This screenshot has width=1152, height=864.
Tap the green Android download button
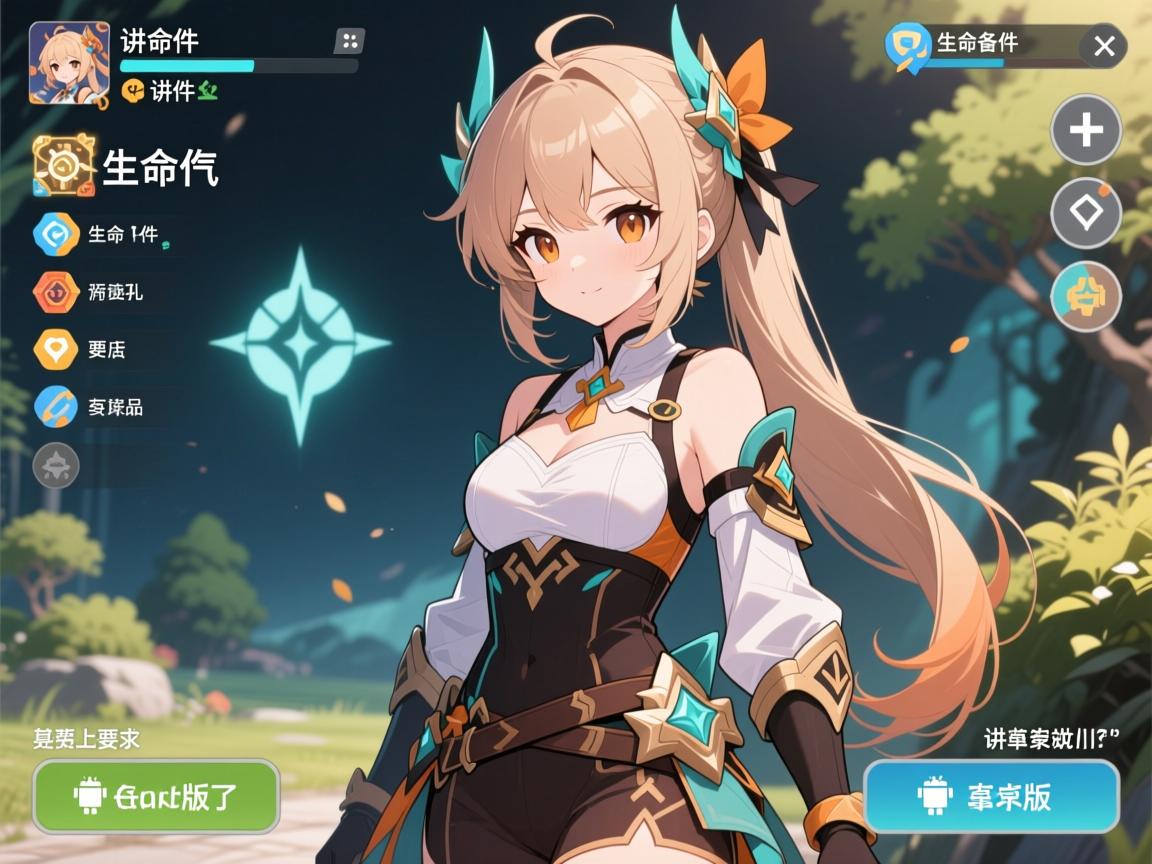coord(156,796)
